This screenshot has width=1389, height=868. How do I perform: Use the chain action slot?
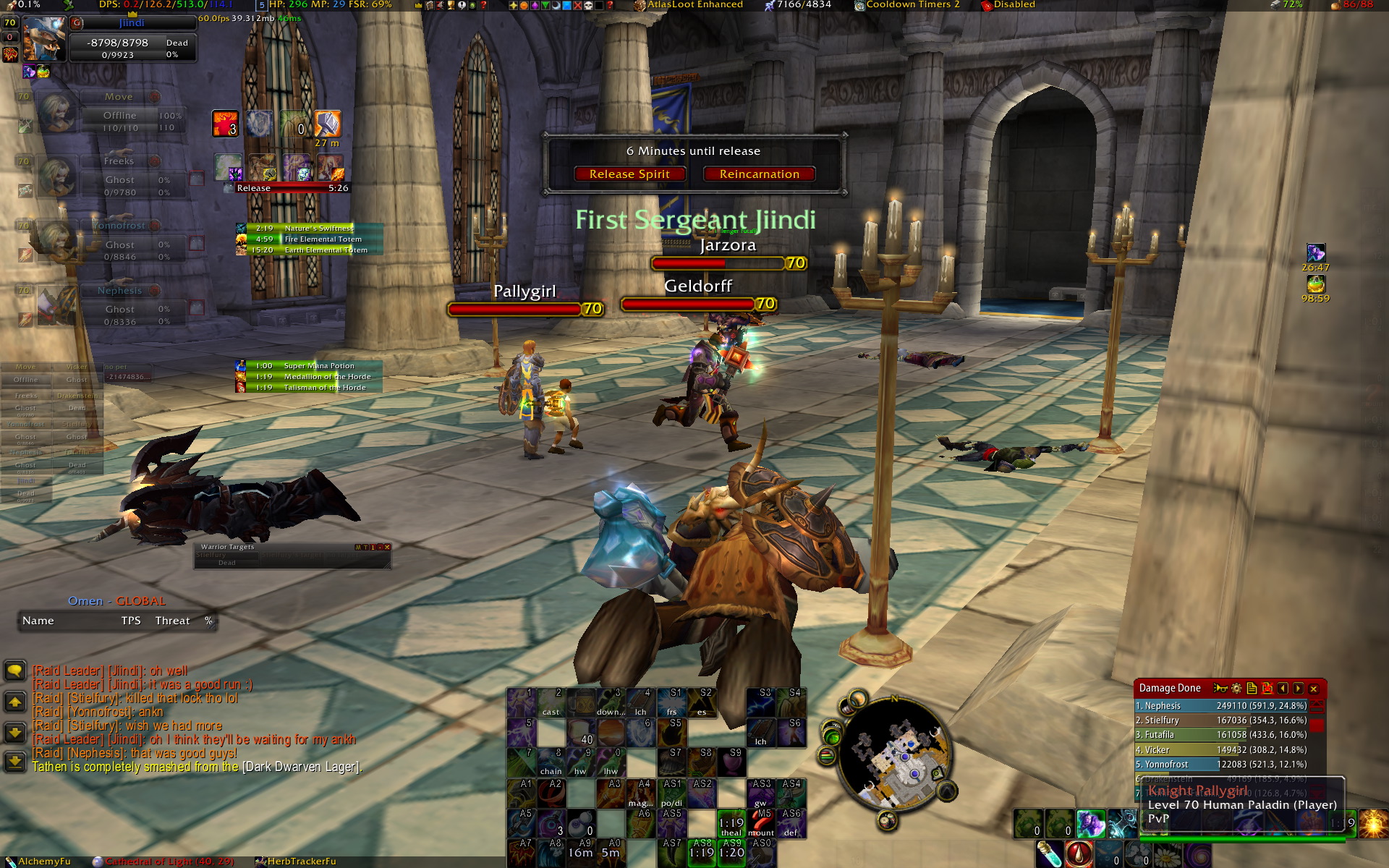[x=551, y=762]
